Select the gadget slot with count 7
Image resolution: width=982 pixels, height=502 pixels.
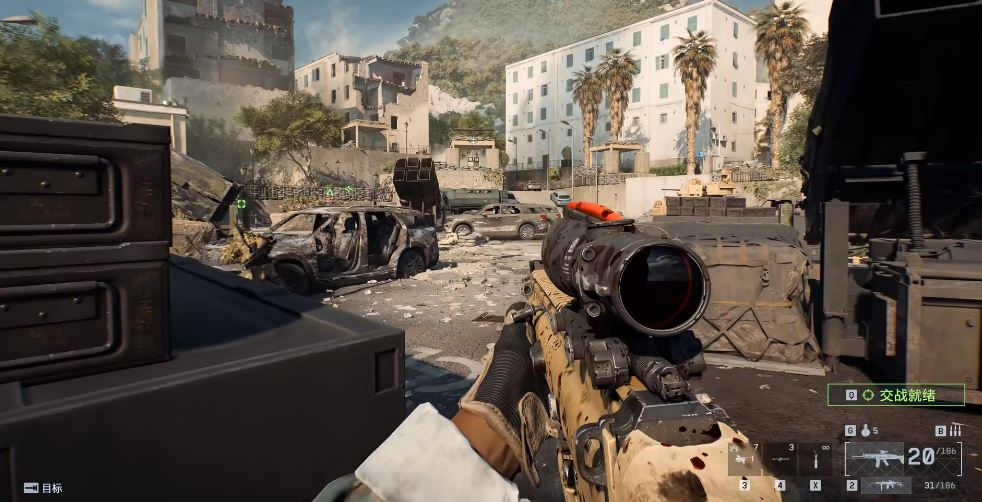pos(745,460)
